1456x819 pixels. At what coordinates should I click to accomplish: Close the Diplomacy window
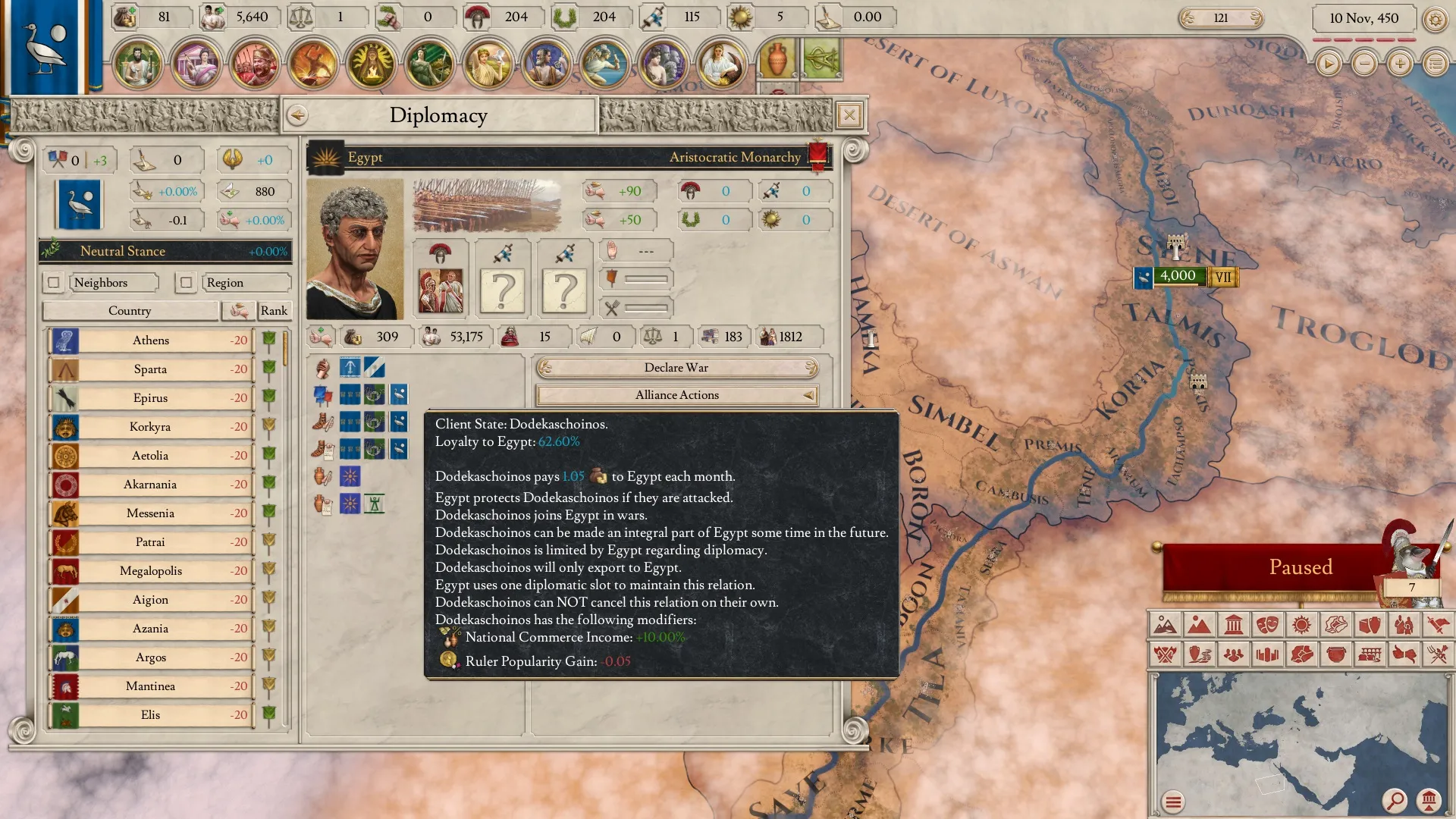tap(849, 115)
